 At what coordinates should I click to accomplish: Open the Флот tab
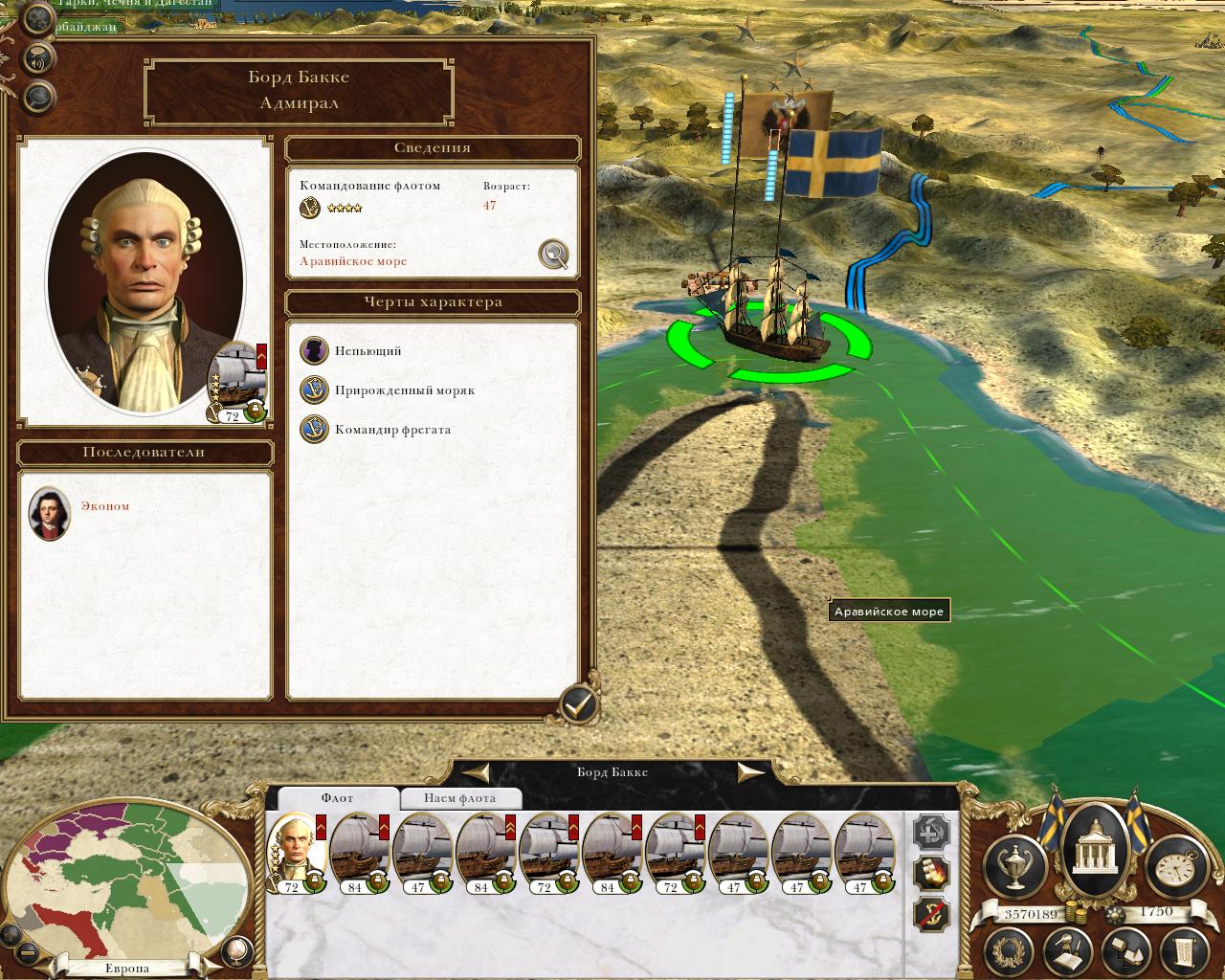pyautogui.click(x=337, y=798)
